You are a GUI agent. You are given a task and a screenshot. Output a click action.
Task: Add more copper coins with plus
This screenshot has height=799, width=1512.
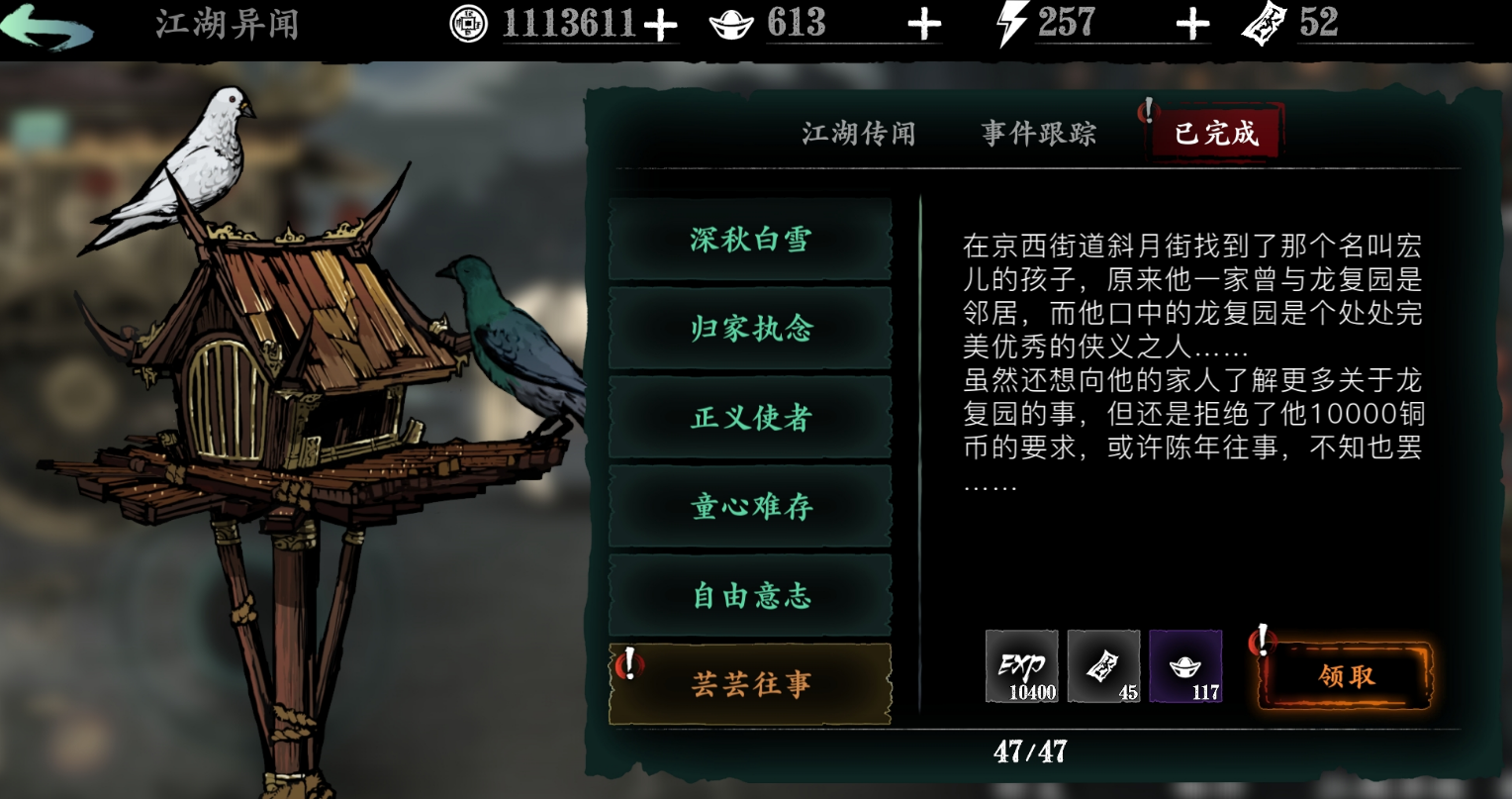pyautogui.click(x=659, y=26)
